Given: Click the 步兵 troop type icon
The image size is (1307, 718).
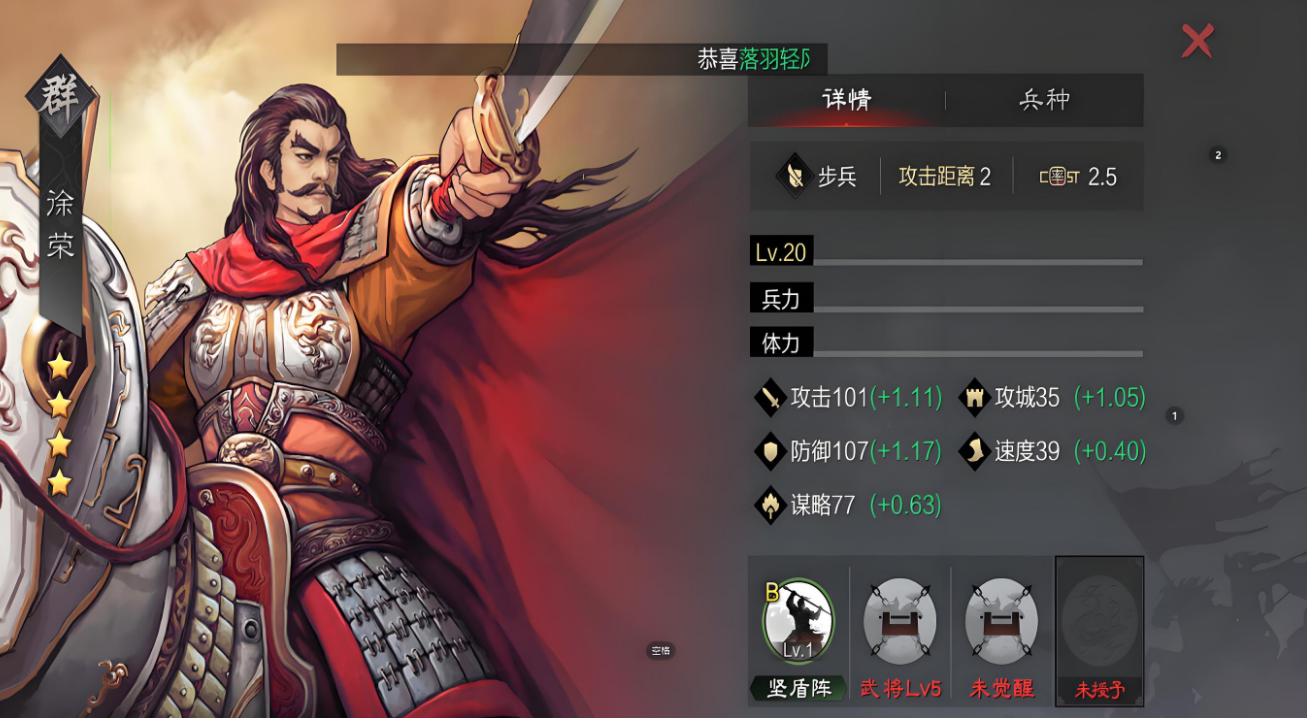Looking at the screenshot, I should (793, 177).
